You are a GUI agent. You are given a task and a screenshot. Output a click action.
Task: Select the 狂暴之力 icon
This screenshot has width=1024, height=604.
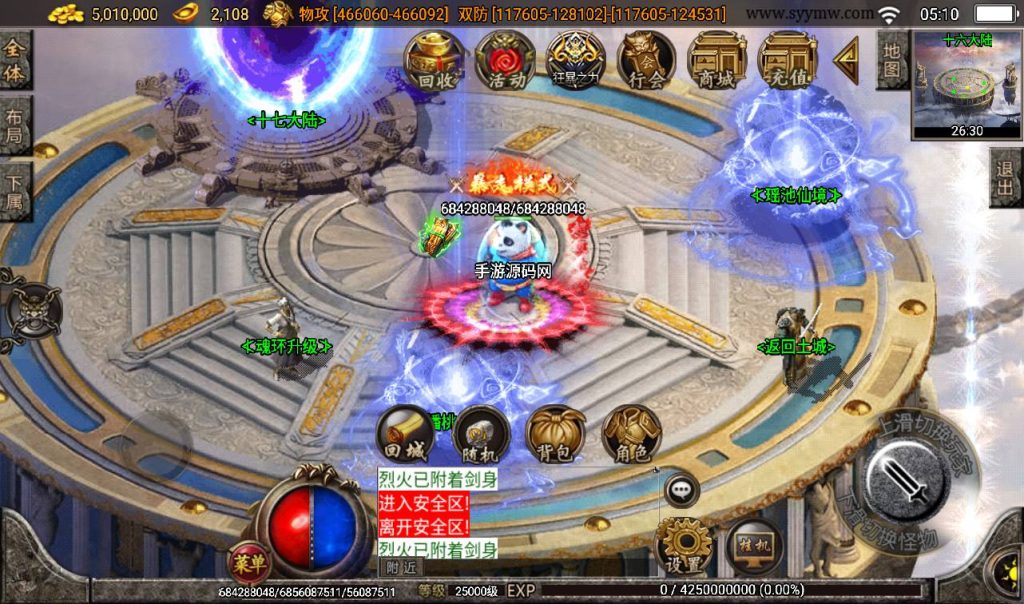[575, 61]
